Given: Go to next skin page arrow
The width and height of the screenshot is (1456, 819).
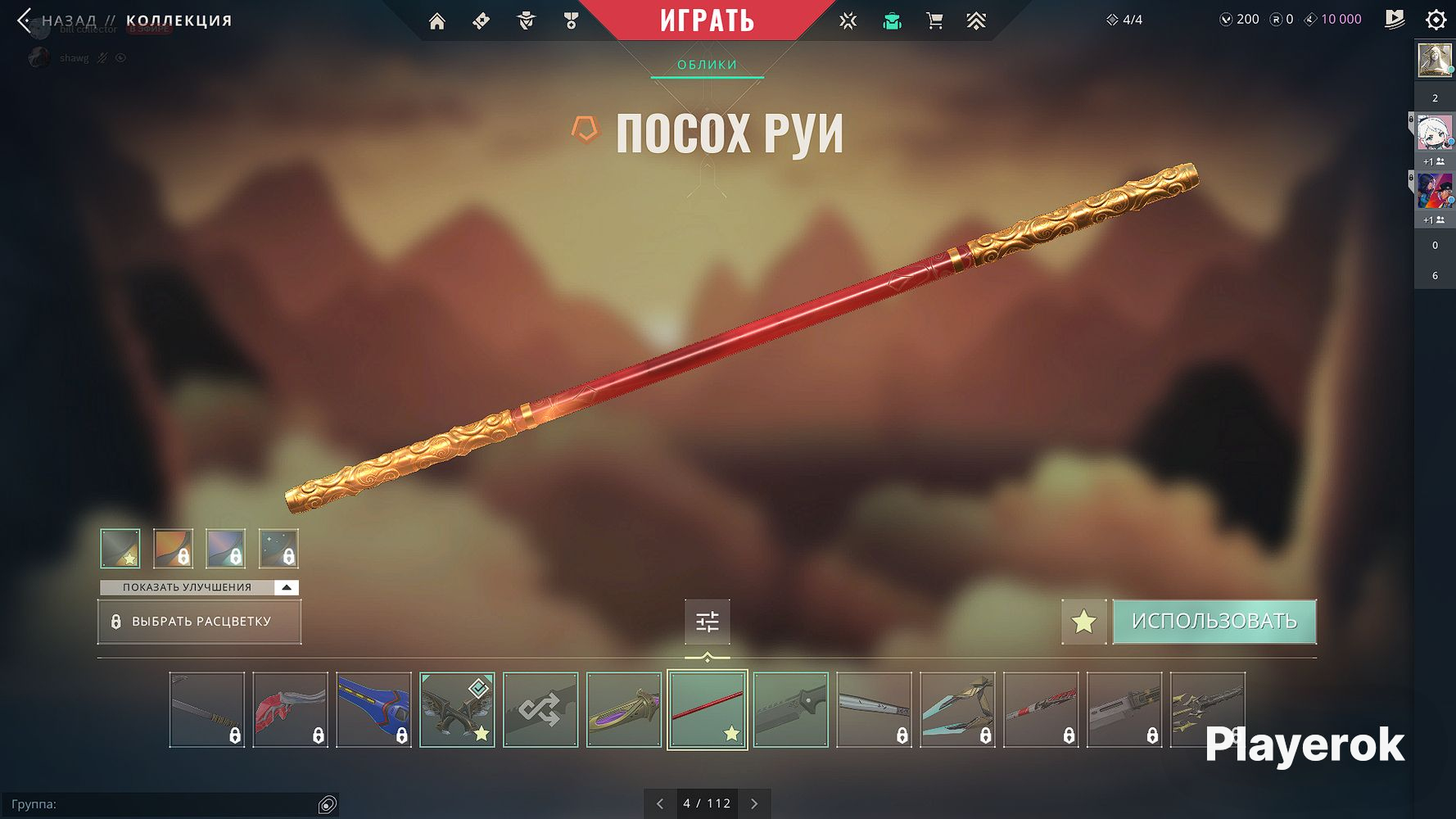Looking at the screenshot, I should point(754,803).
